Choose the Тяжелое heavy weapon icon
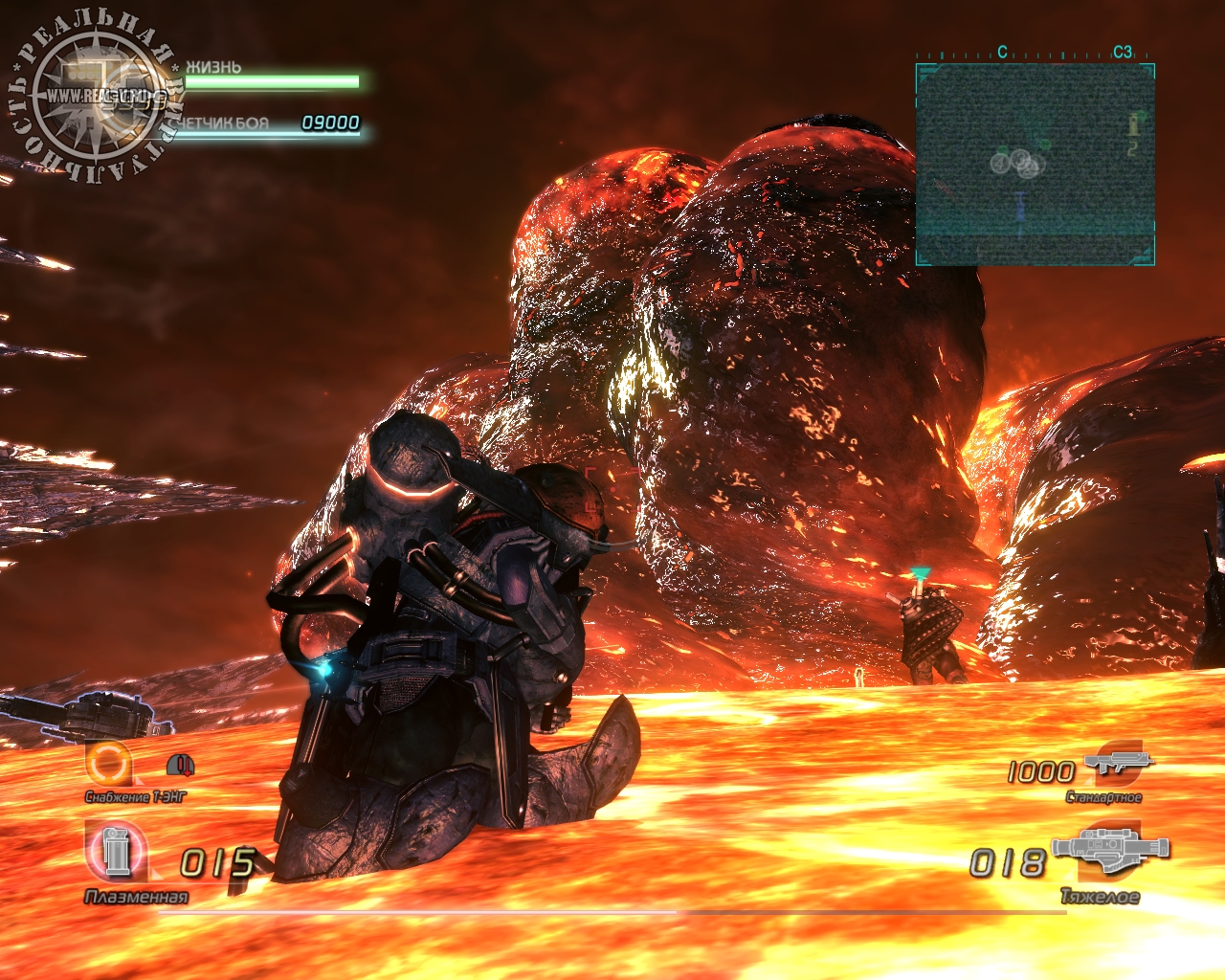Viewport: 1225px width, 980px height. pyautogui.click(x=1110, y=852)
